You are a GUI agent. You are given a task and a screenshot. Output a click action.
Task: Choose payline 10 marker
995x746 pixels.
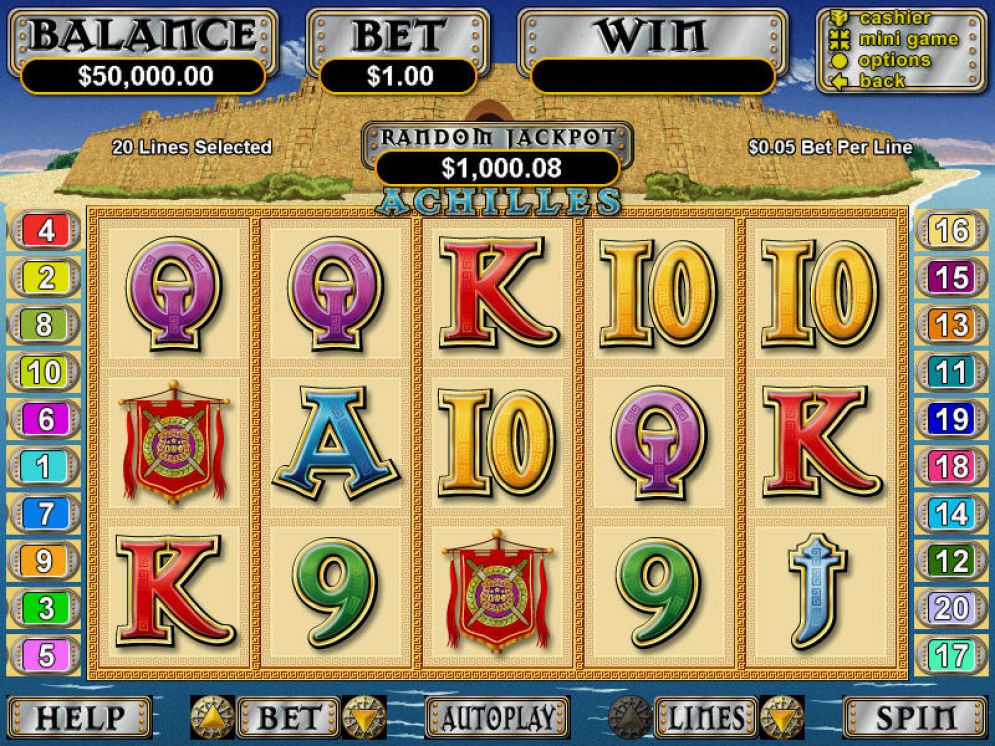pos(44,373)
